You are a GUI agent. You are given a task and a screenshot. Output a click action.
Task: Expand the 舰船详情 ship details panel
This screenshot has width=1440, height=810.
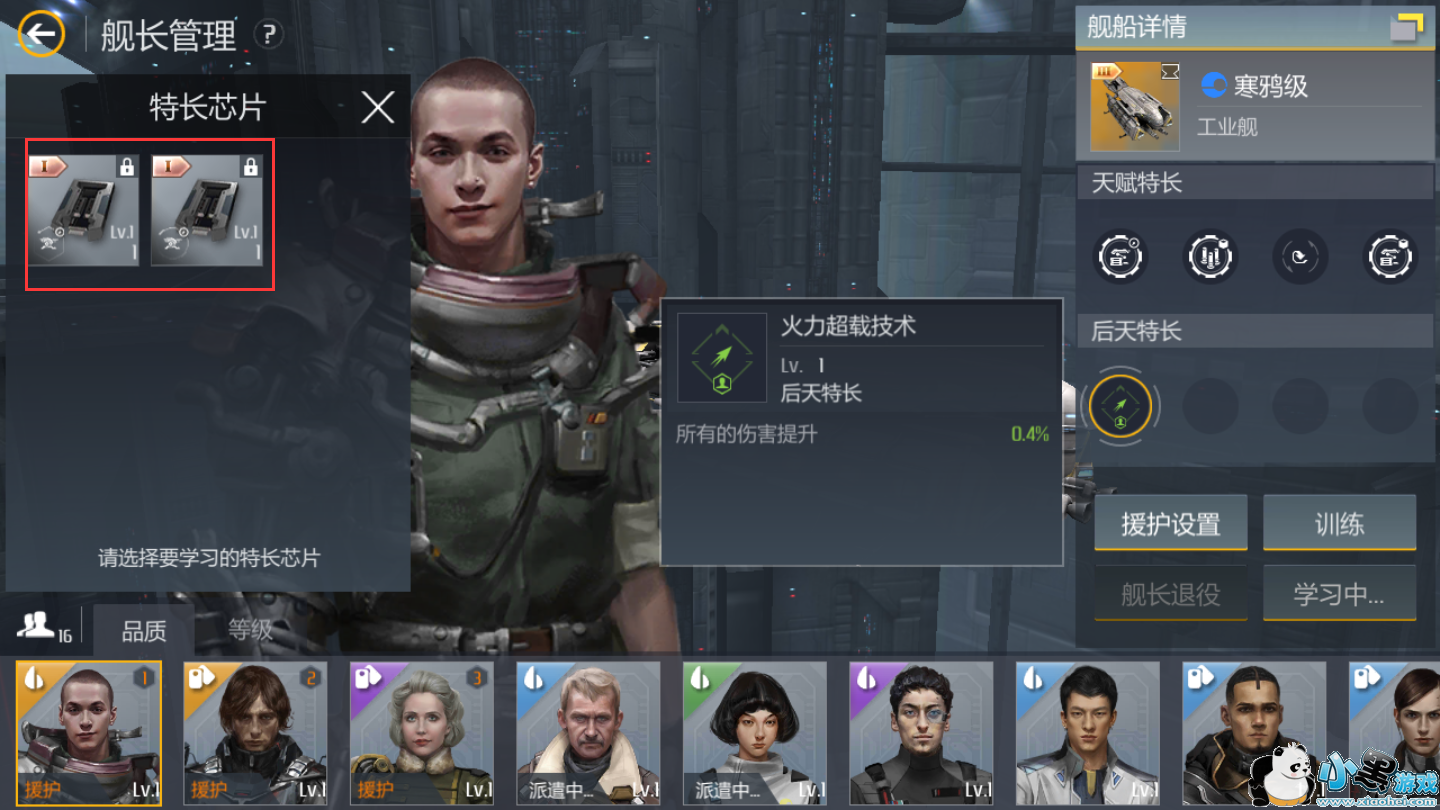click(1406, 27)
